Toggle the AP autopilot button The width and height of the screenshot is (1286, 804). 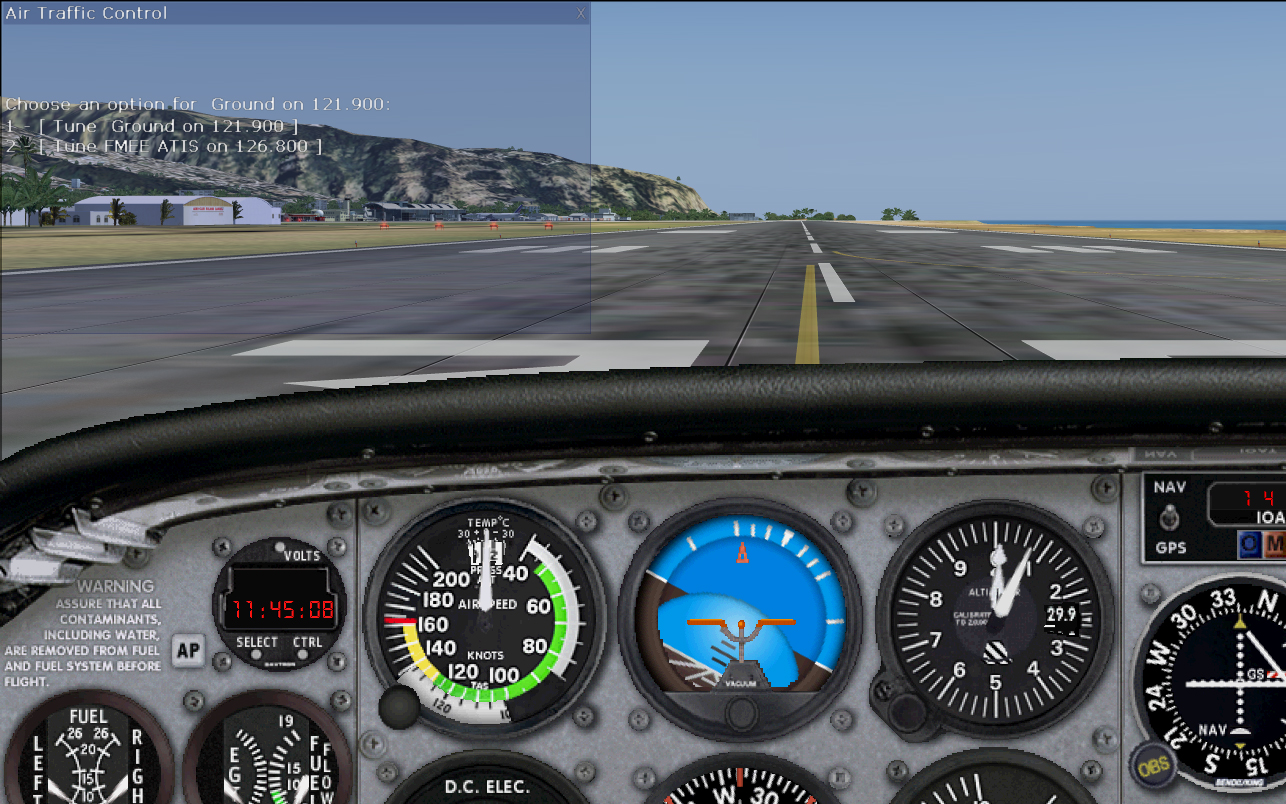[x=187, y=651]
